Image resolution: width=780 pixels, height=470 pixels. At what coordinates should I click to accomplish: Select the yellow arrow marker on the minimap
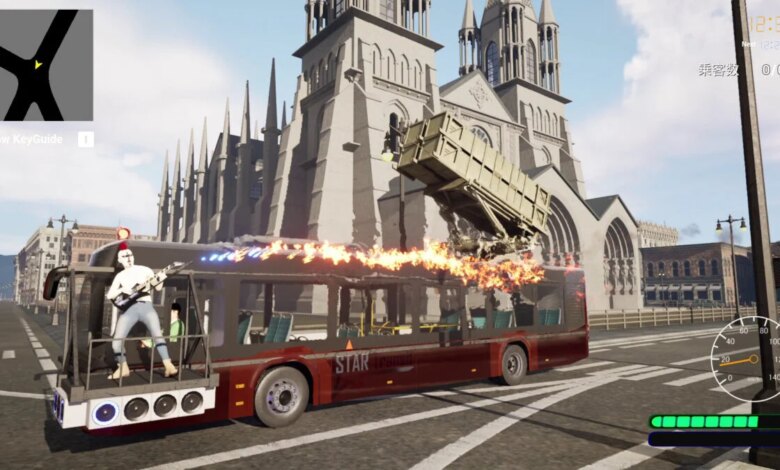tap(38, 65)
